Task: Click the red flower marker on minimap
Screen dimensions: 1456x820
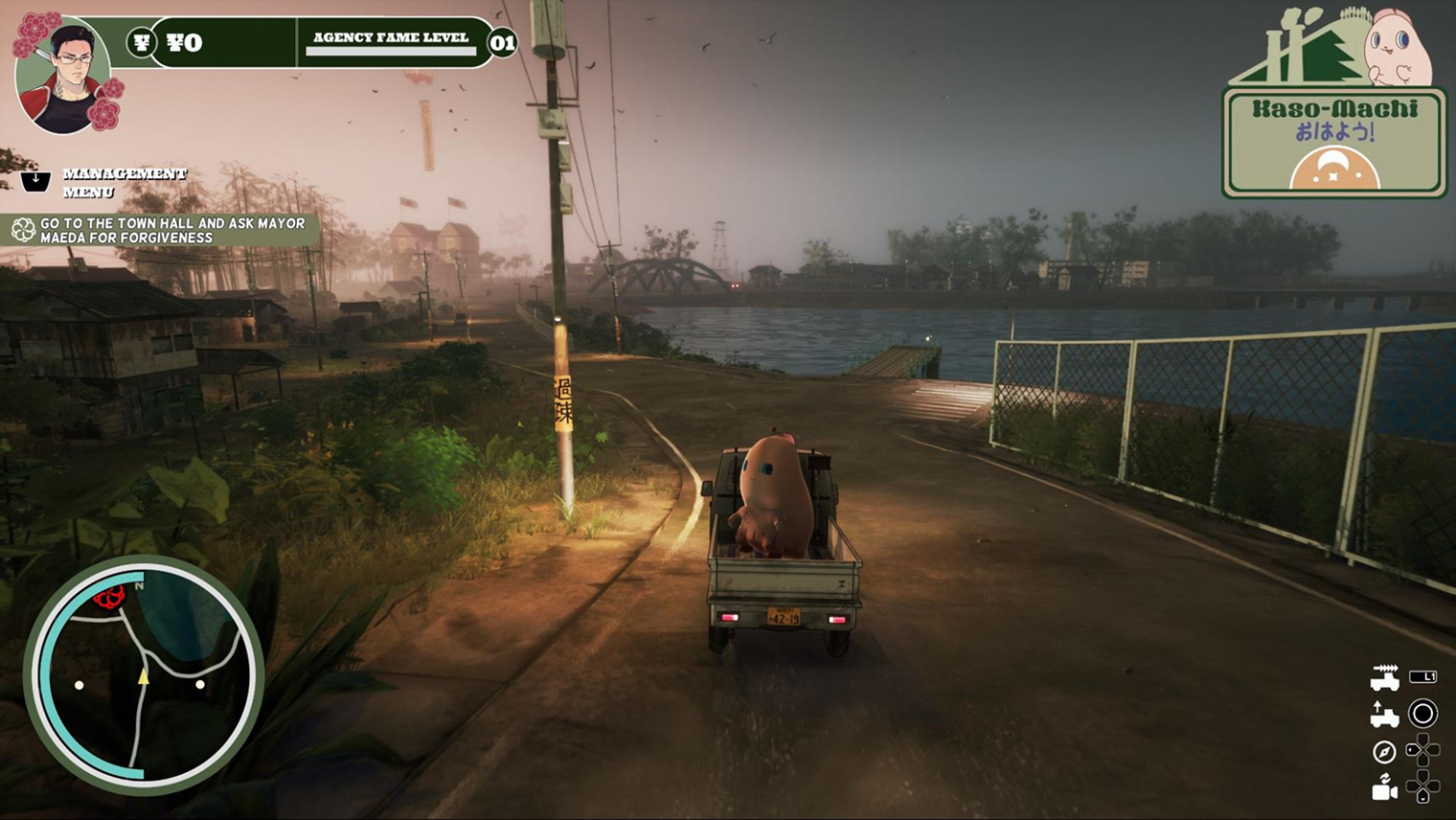Action: pyautogui.click(x=110, y=599)
